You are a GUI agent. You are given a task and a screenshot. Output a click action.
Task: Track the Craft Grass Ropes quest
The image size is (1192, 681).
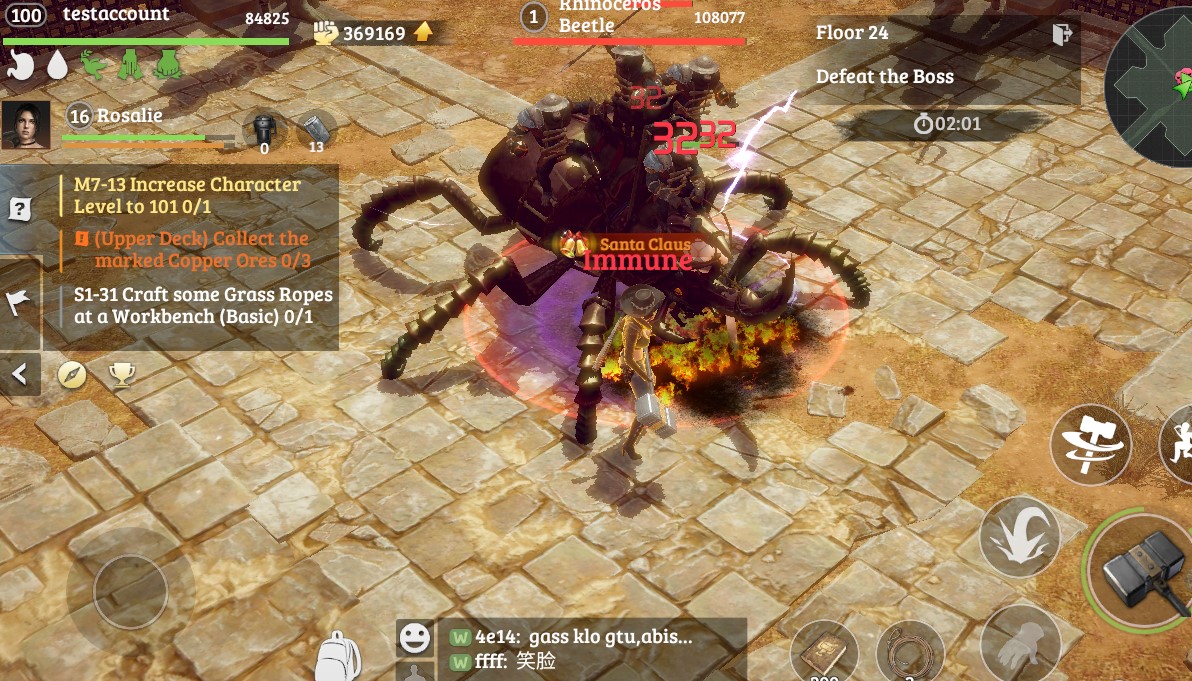(x=202, y=306)
